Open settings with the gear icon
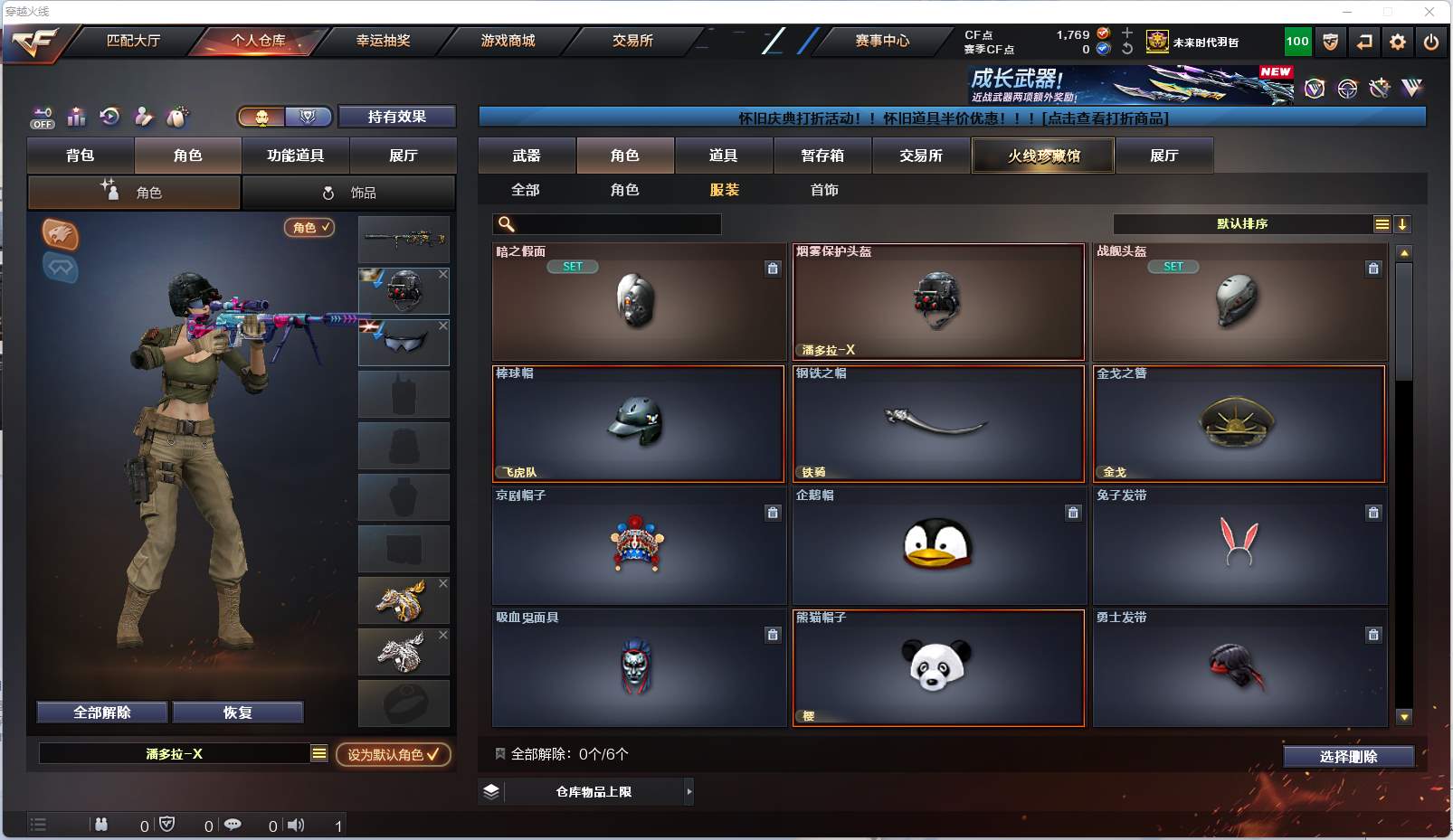1453x840 pixels. pyautogui.click(x=1398, y=42)
